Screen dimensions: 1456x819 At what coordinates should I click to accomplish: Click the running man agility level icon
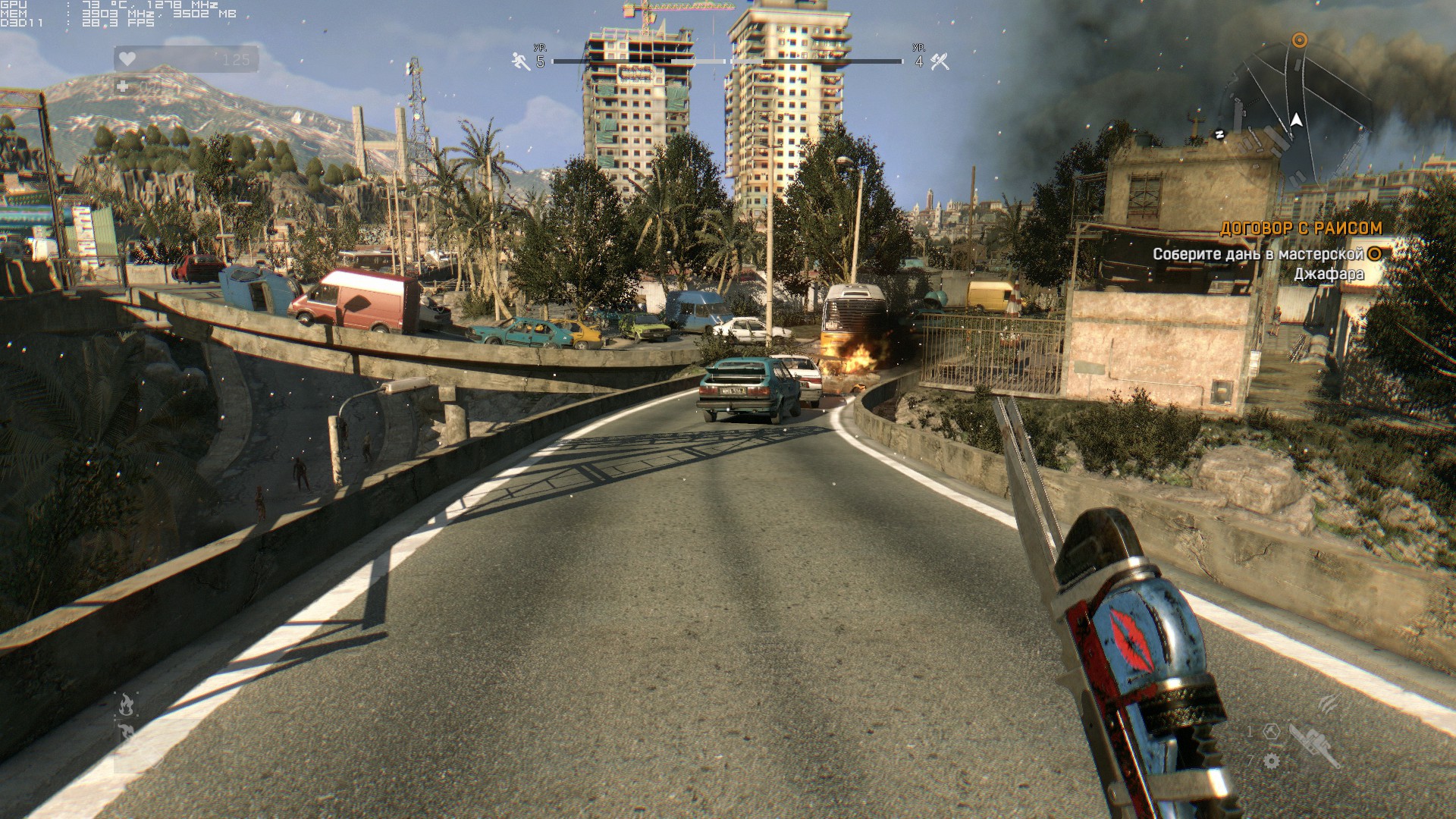coord(521,61)
